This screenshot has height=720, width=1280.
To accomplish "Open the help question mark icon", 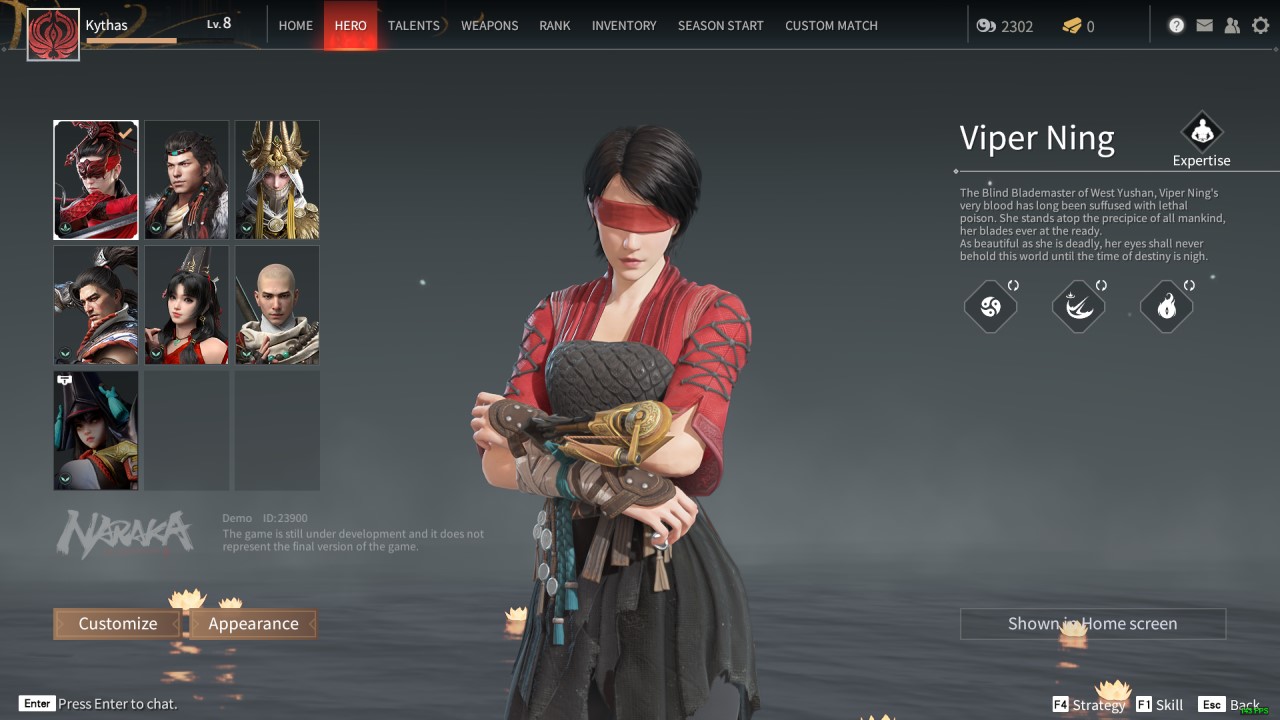I will pyautogui.click(x=1176, y=26).
